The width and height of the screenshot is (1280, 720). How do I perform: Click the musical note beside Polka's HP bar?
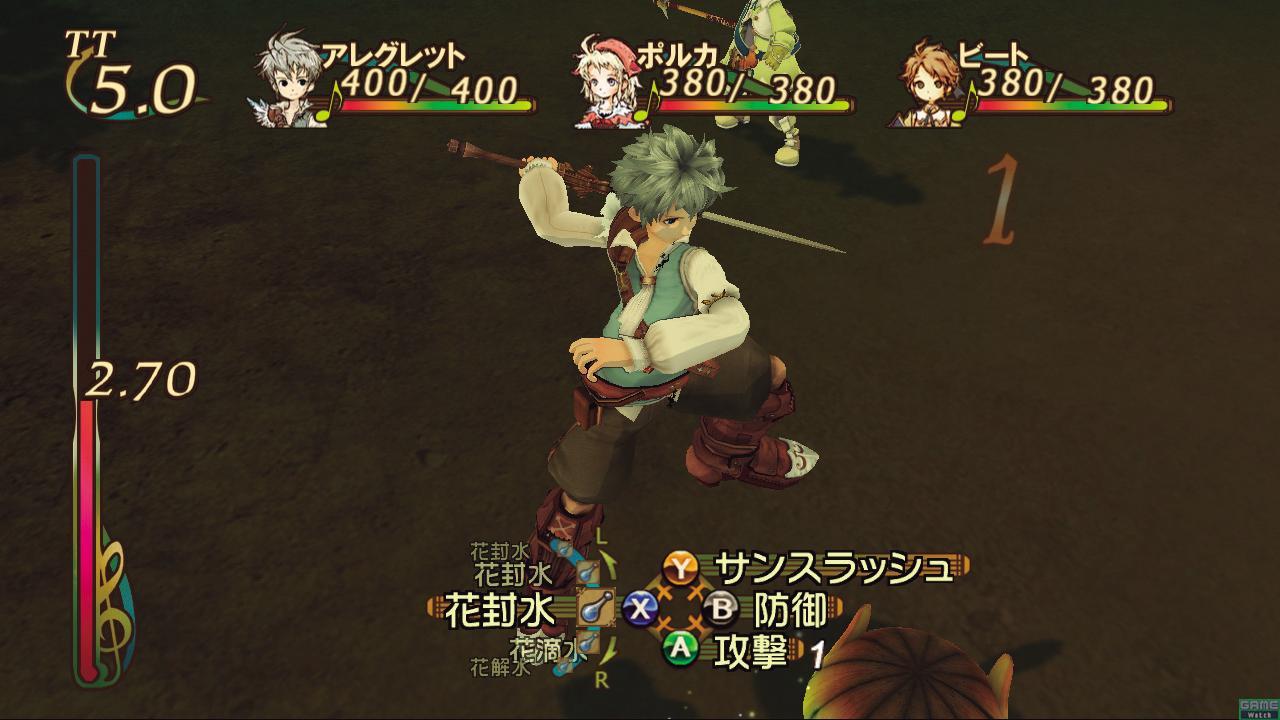pos(646,107)
